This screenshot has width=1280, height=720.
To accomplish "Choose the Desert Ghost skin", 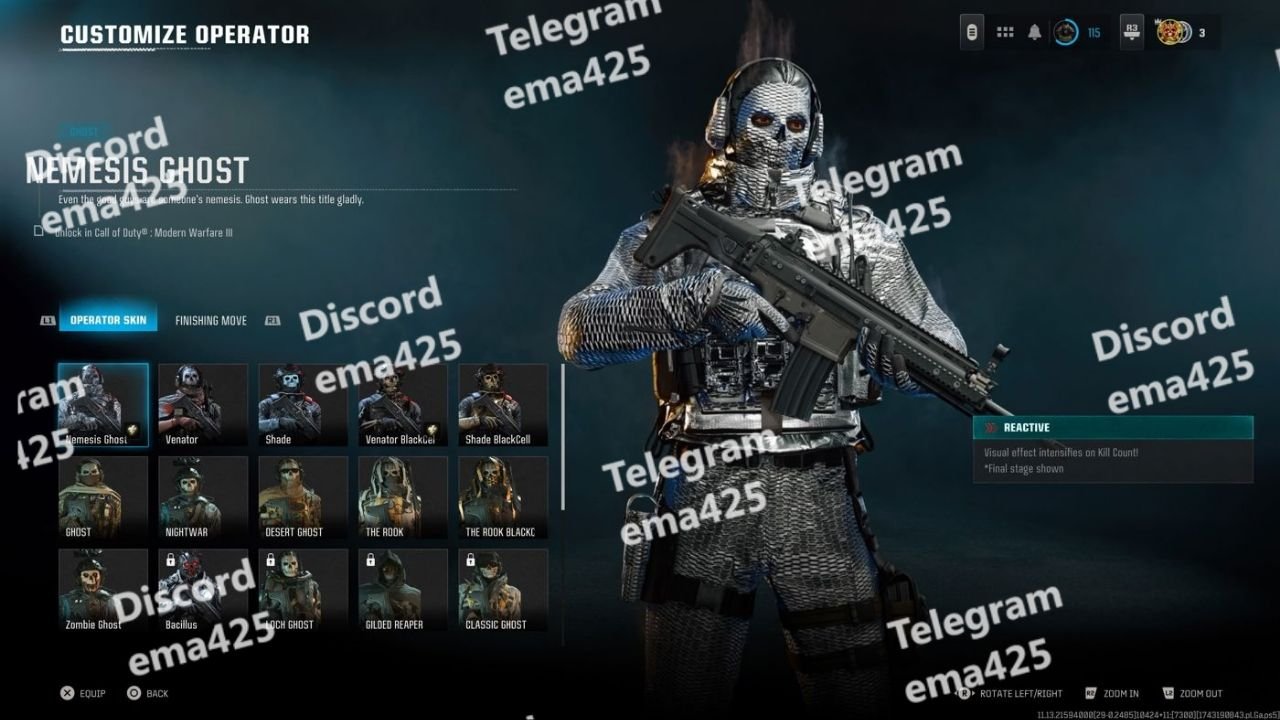I will 303,497.
